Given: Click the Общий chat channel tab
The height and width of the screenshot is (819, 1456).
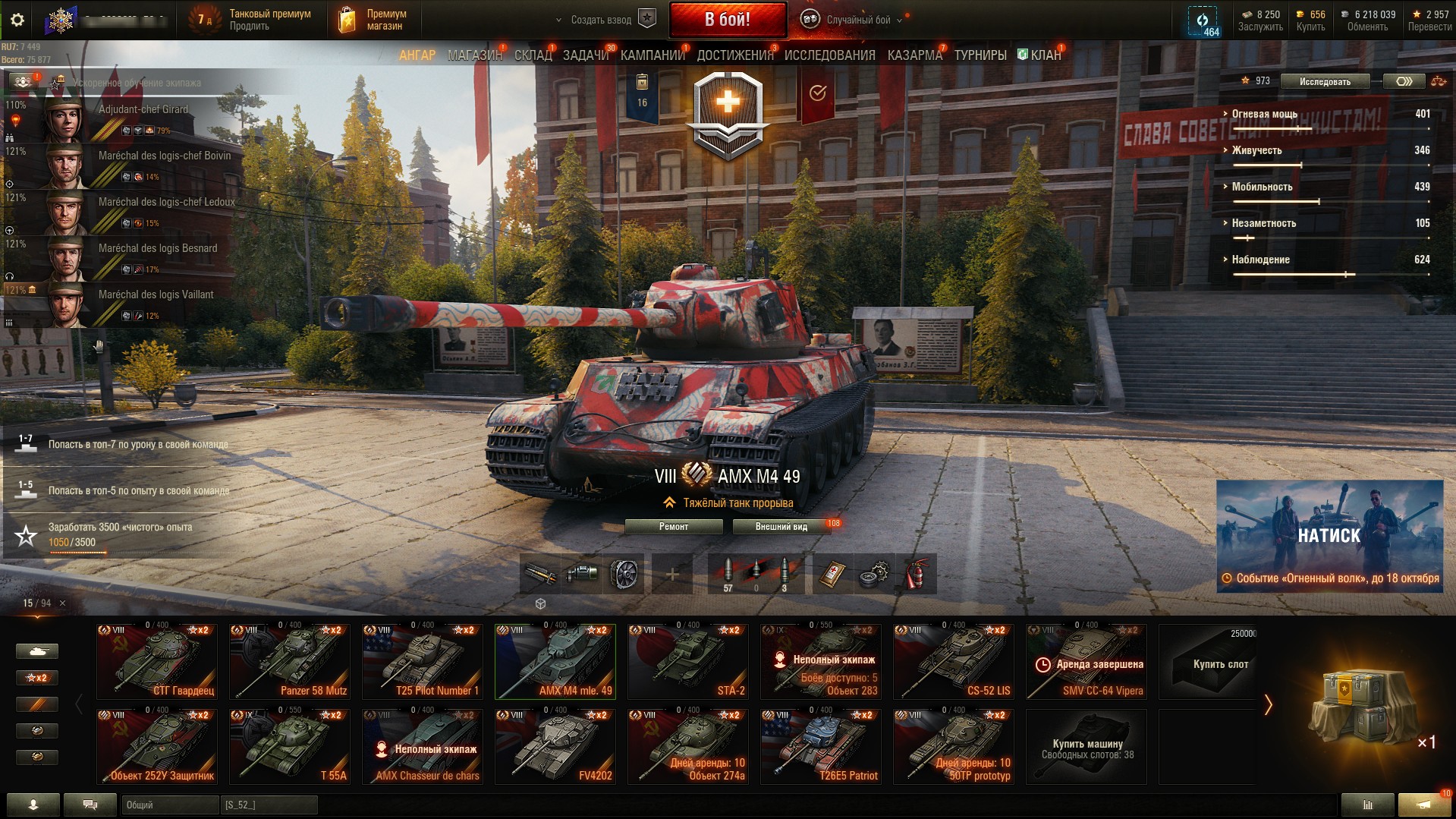Looking at the screenshot, I should [x=168, y=805].
